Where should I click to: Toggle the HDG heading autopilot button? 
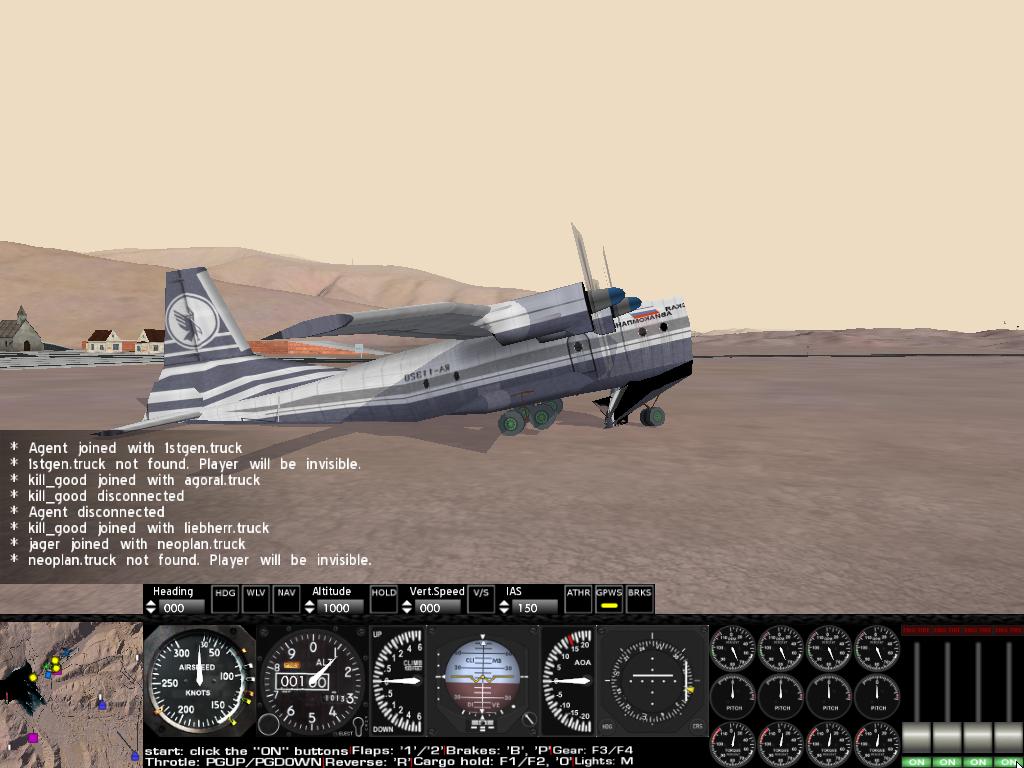point(226,598)
